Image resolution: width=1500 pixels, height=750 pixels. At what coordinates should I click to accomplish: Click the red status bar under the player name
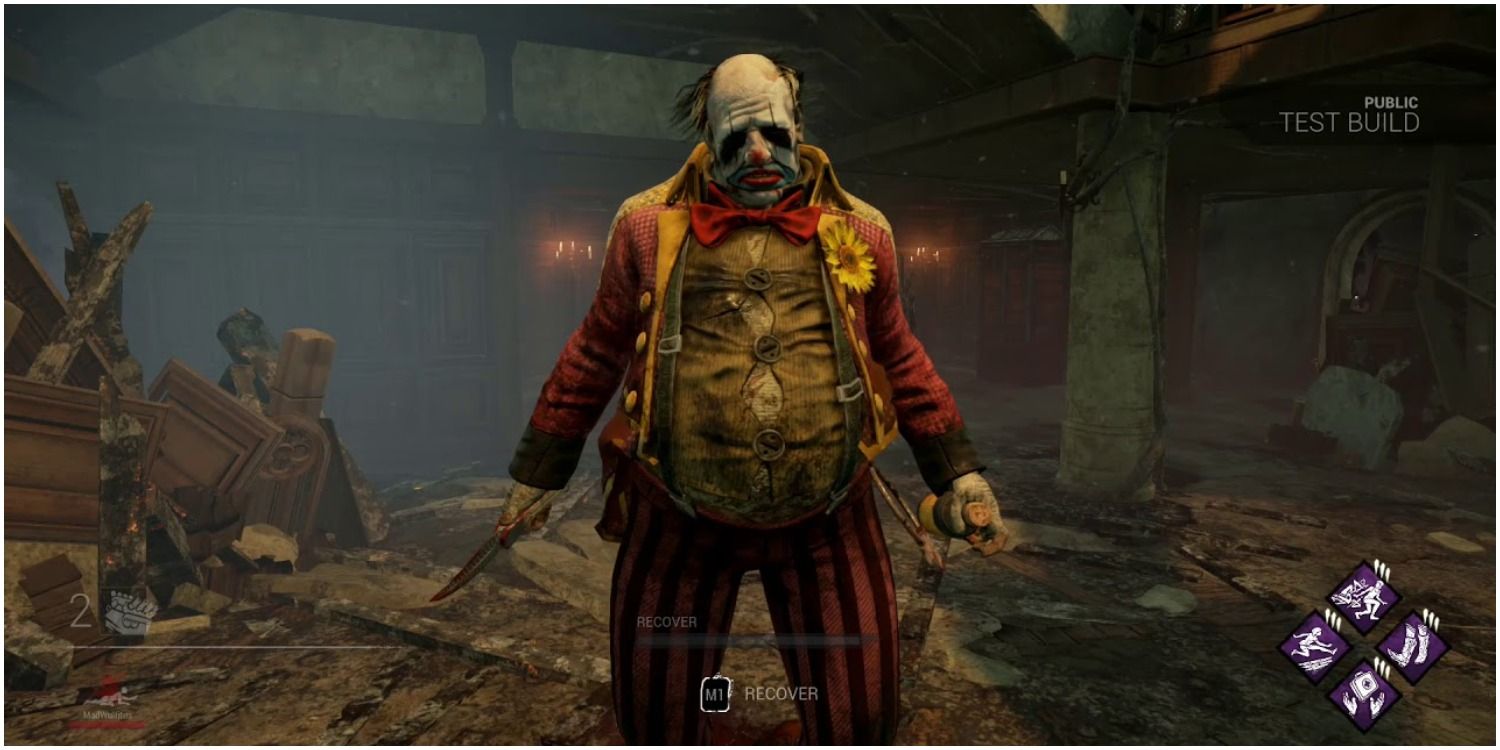coord(107,726)
